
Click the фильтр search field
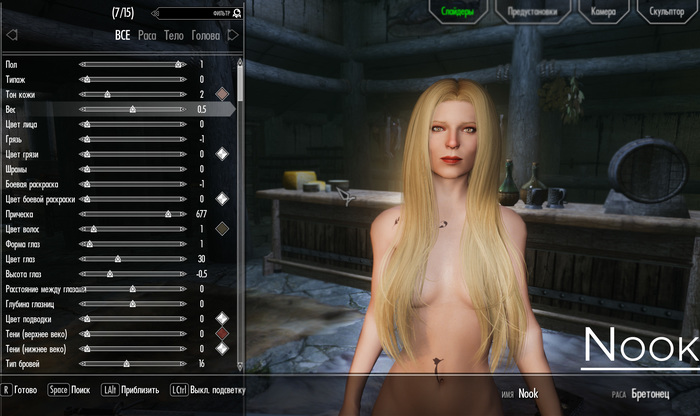pyautogui.click(x=199, y=14)
